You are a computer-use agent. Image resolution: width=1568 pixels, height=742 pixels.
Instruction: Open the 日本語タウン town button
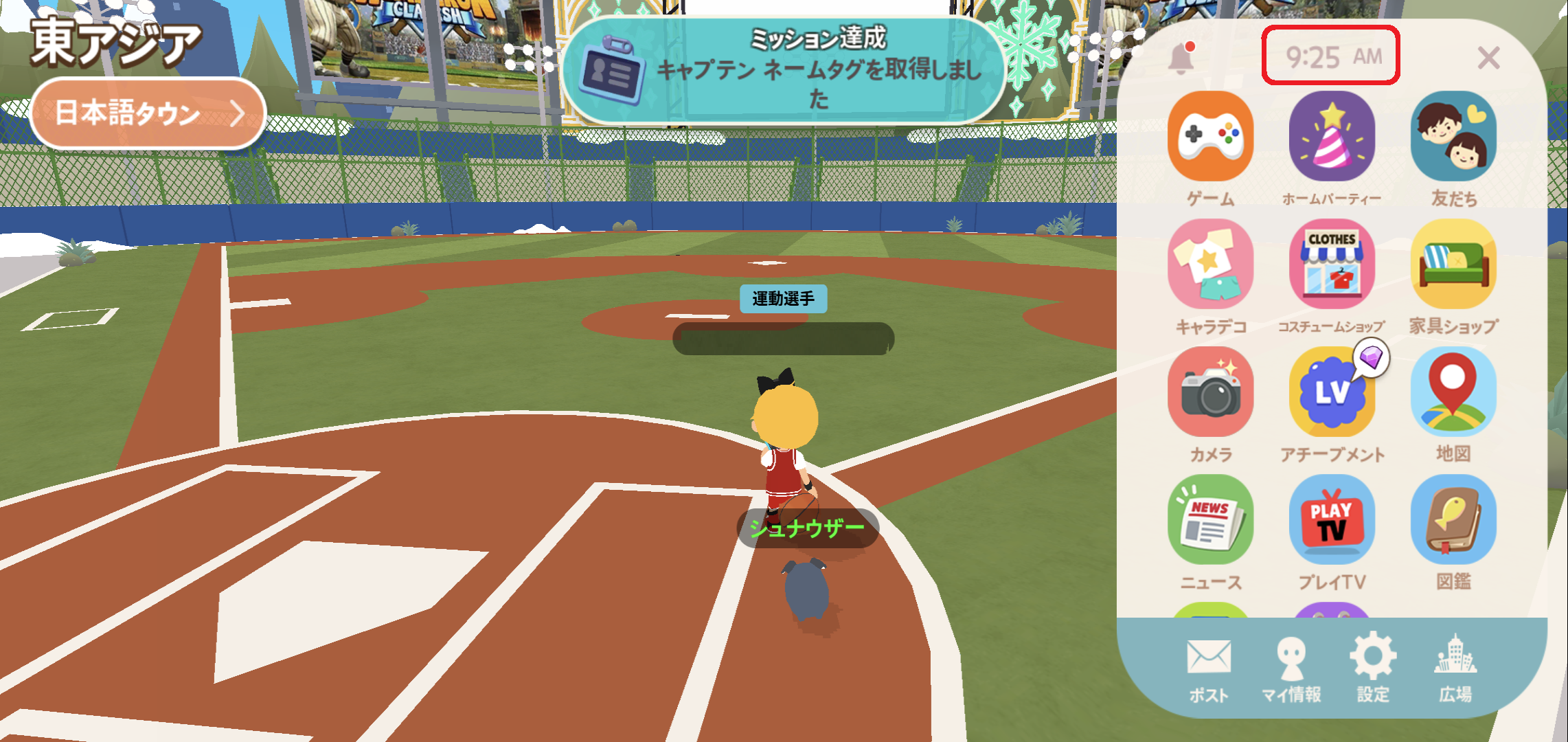[148, 113]
